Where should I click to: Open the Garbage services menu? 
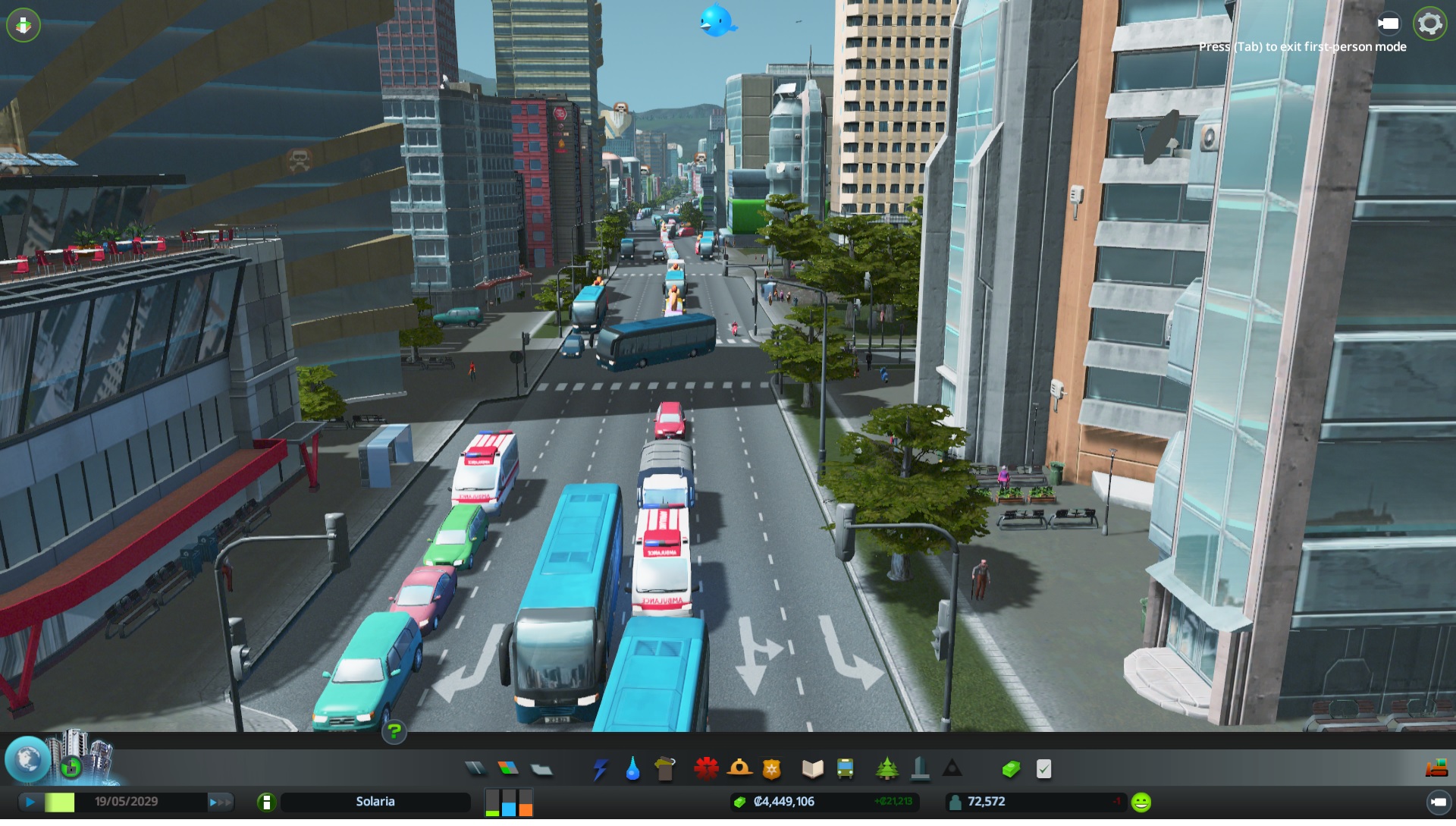[664, 769]
